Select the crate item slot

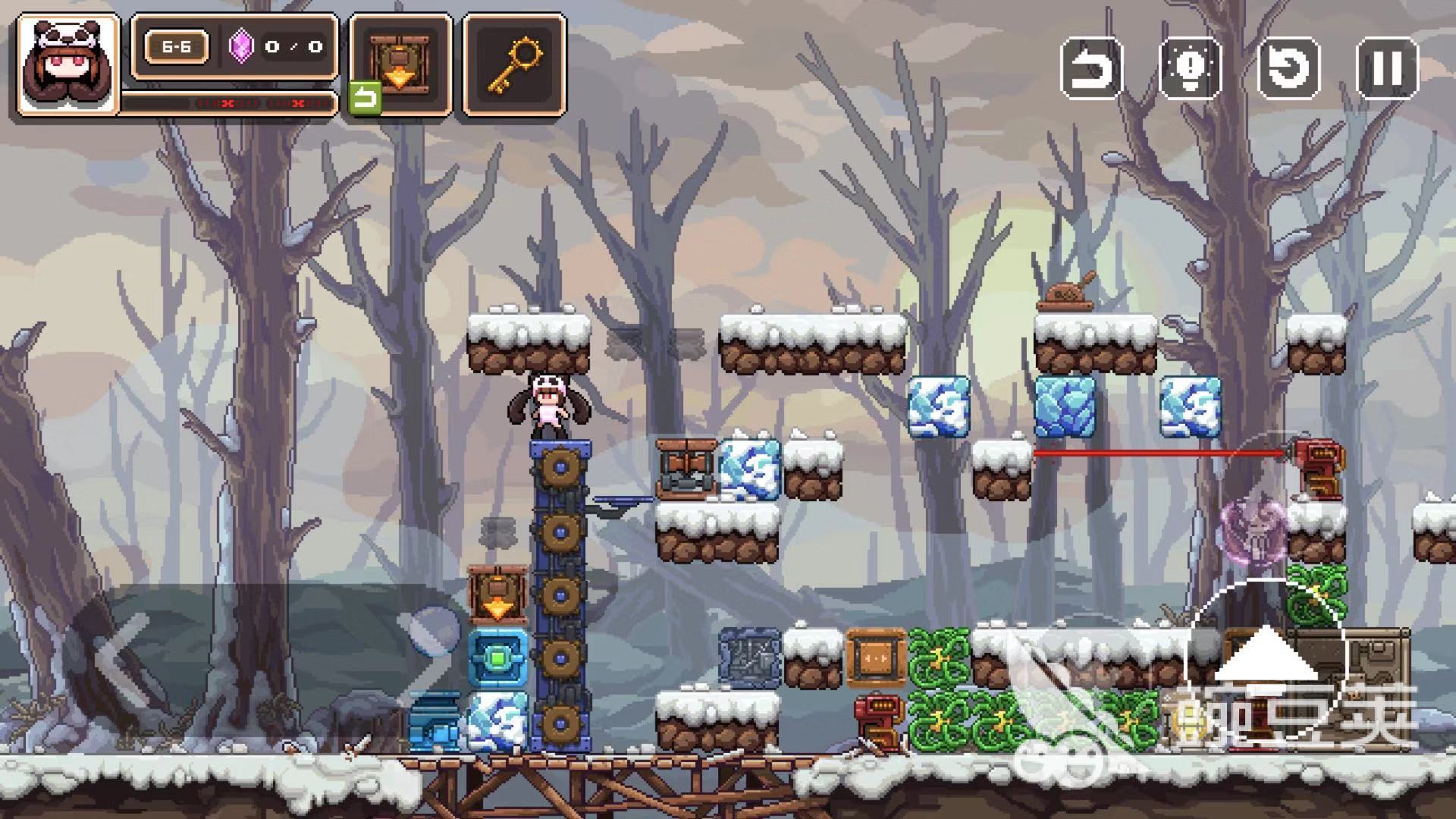click(x=400, y=64)
